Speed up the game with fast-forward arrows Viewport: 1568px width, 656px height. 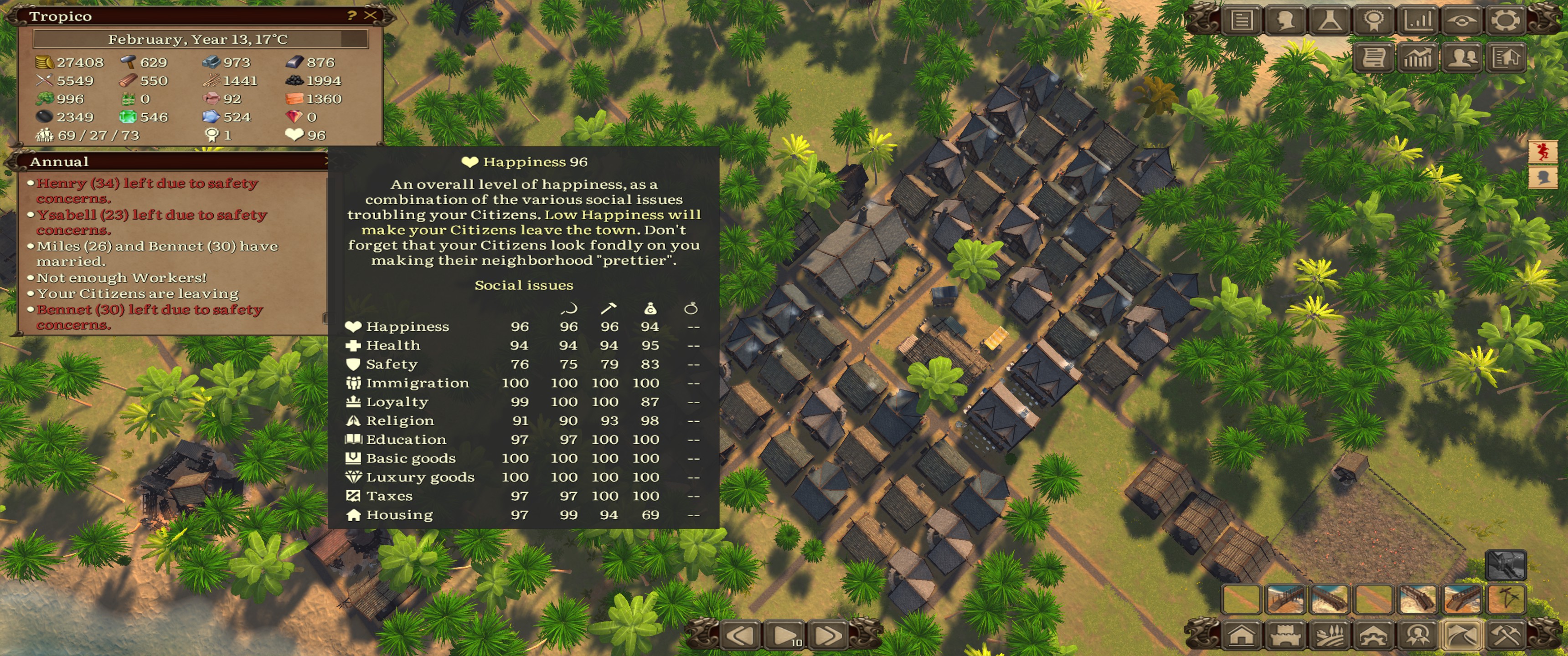pyautogui.click(x=828, y=636)
